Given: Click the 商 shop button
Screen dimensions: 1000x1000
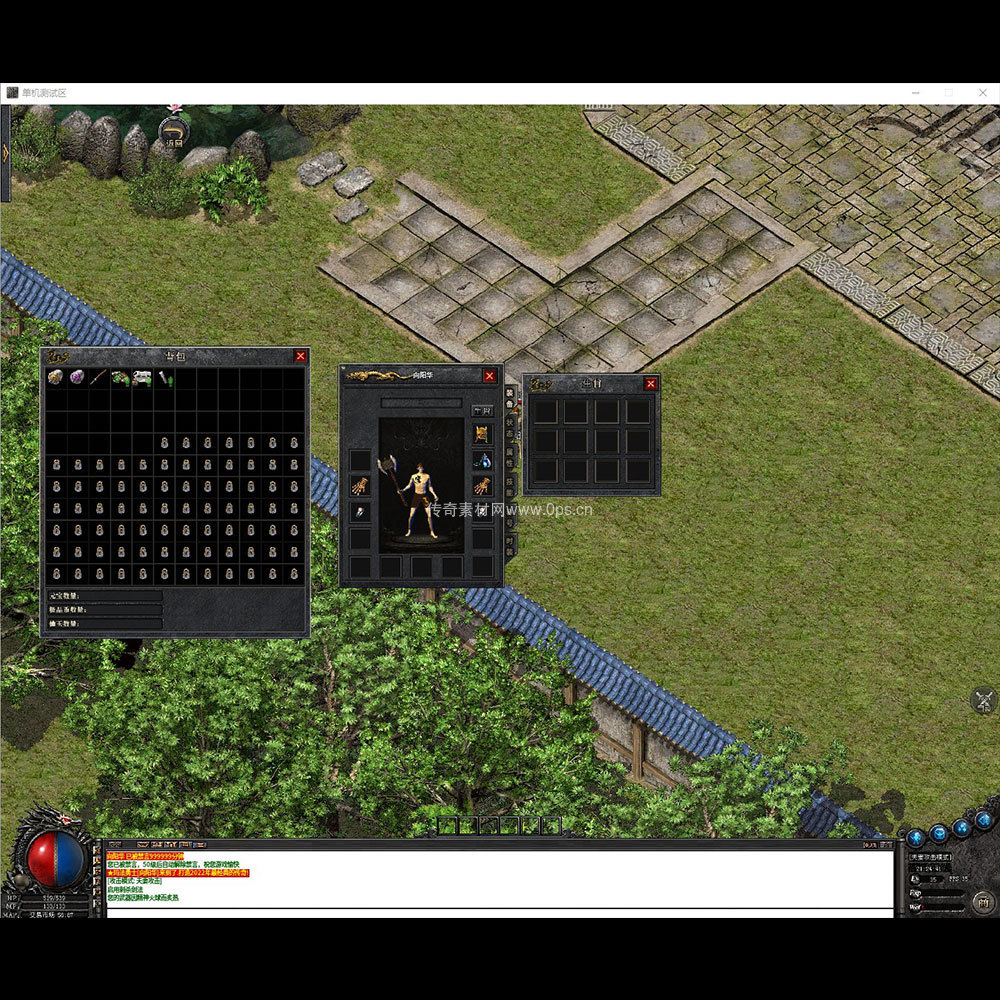Looking at the screenshot, I should coord(982,904).
